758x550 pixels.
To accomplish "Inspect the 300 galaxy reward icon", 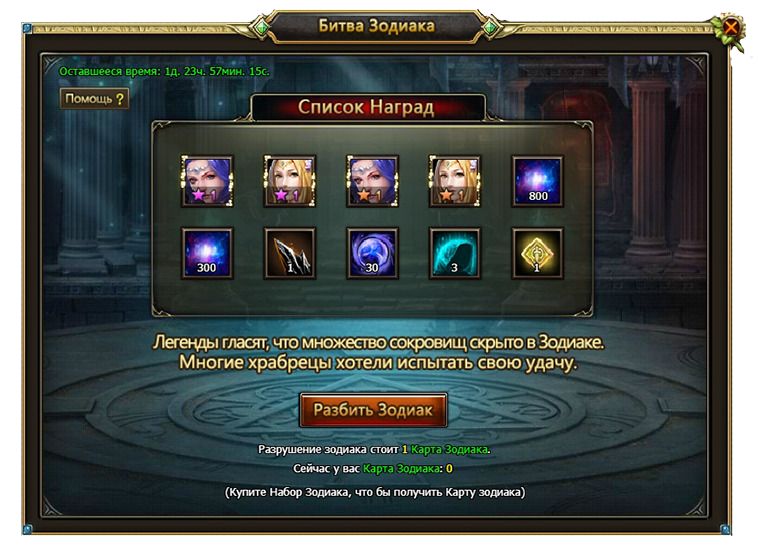I will (207, 253).
